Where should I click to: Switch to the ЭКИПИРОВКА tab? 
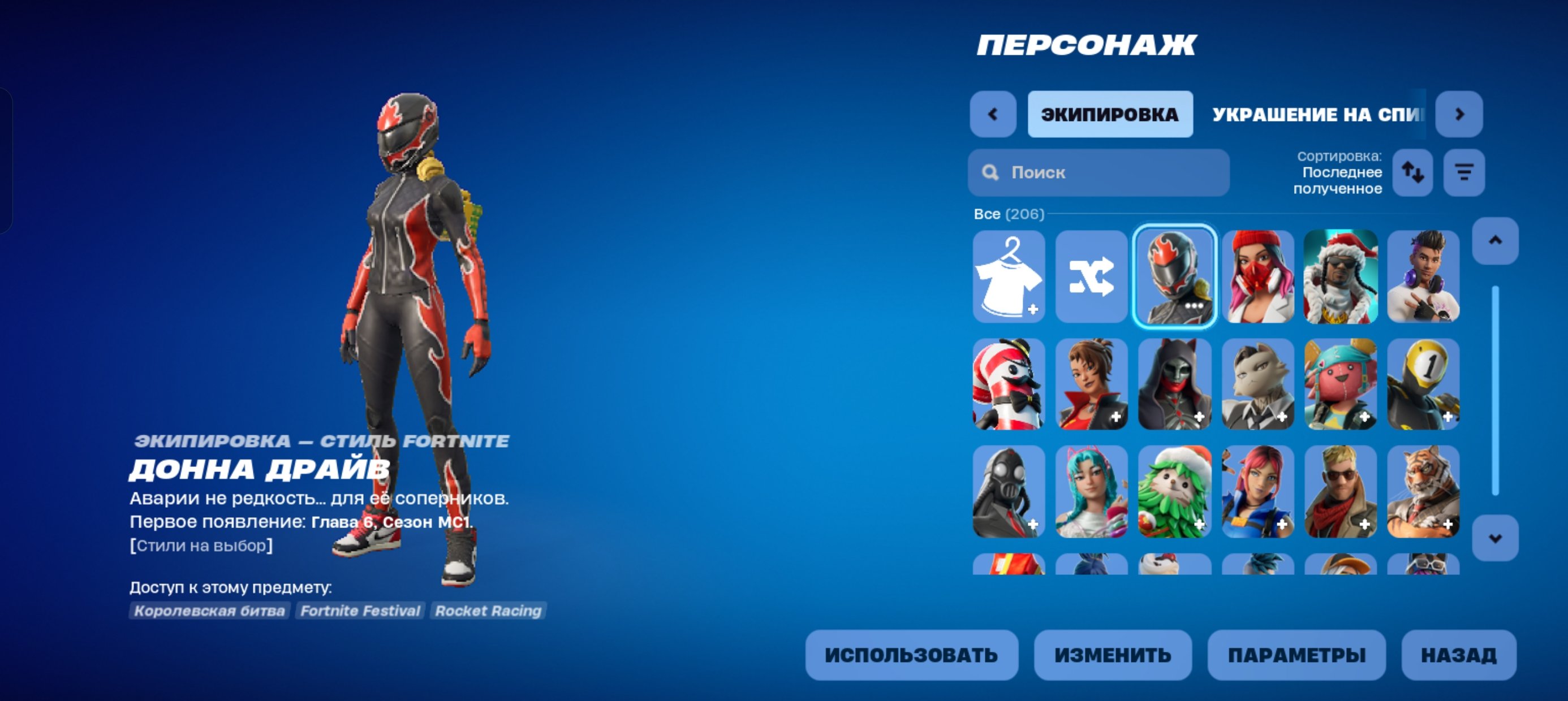click(1110, 114)
